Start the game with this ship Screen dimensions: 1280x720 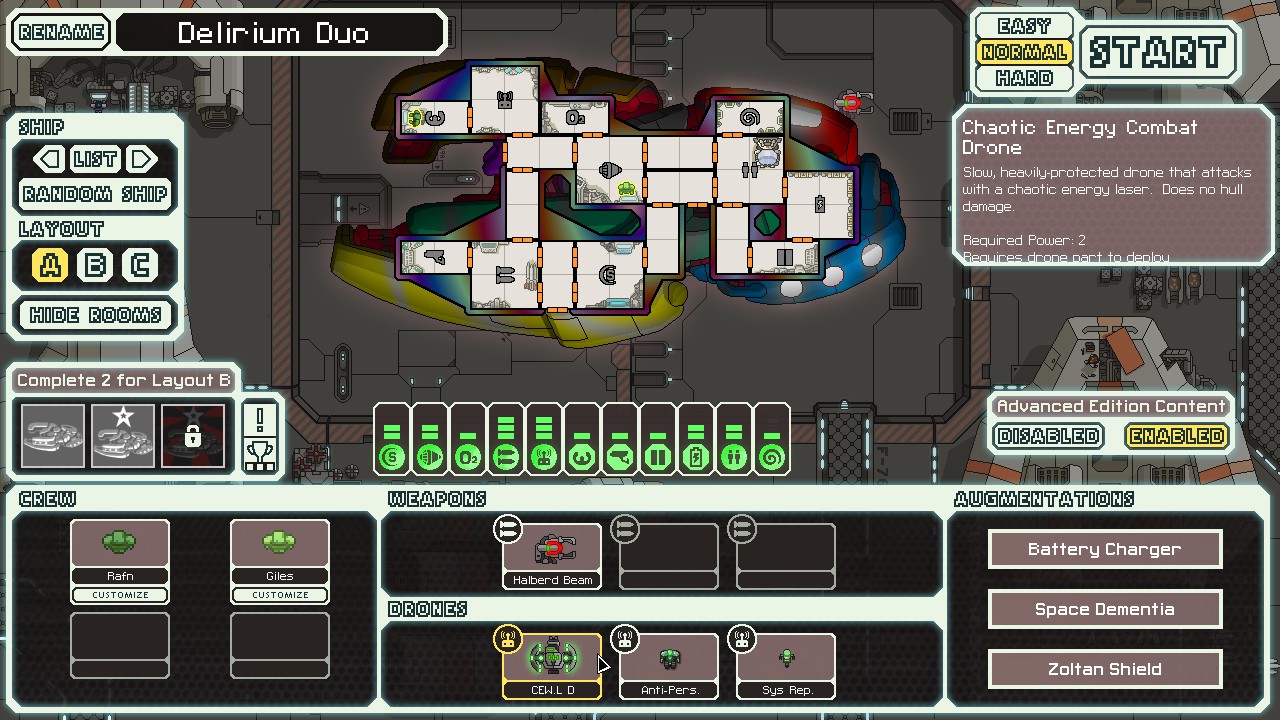[x=1157, y=52]
